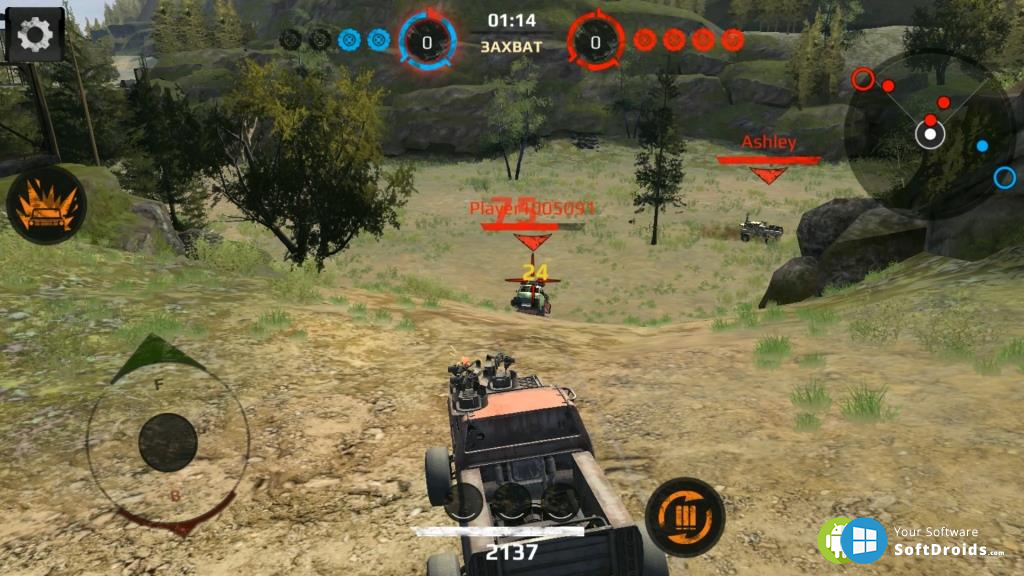
Task: Click the circular radar minimap
Action: (x=930, y=133)
